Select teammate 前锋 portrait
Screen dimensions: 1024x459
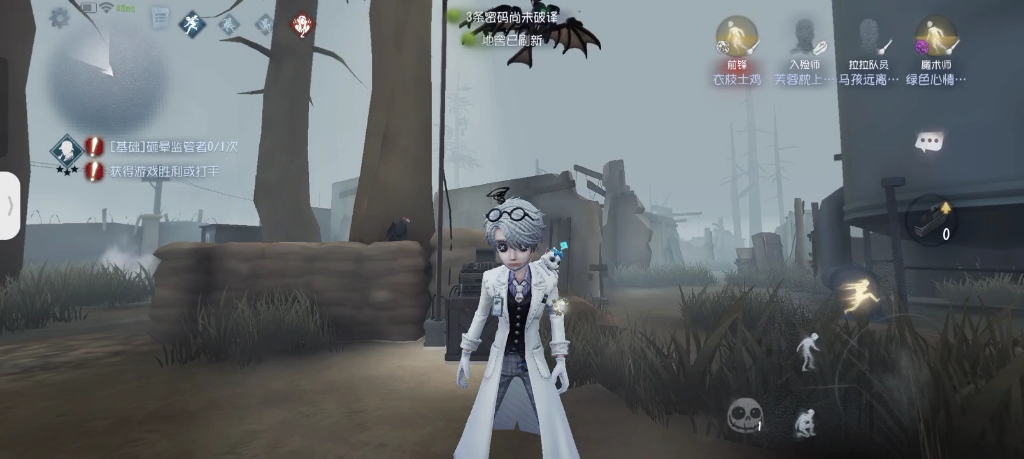click(737, 37)
